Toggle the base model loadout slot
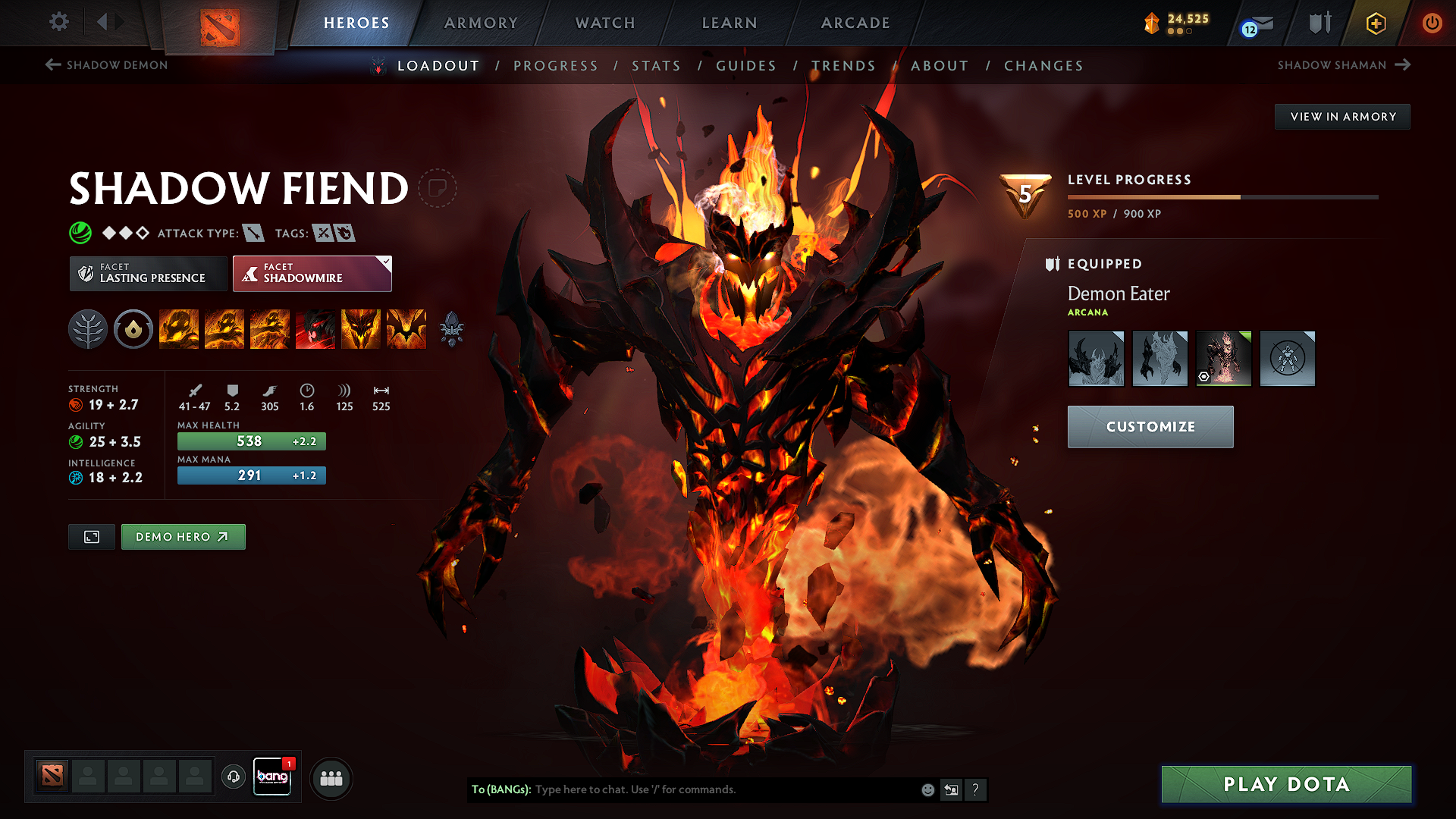The image size is (1456, 819). pos(1287,358)
